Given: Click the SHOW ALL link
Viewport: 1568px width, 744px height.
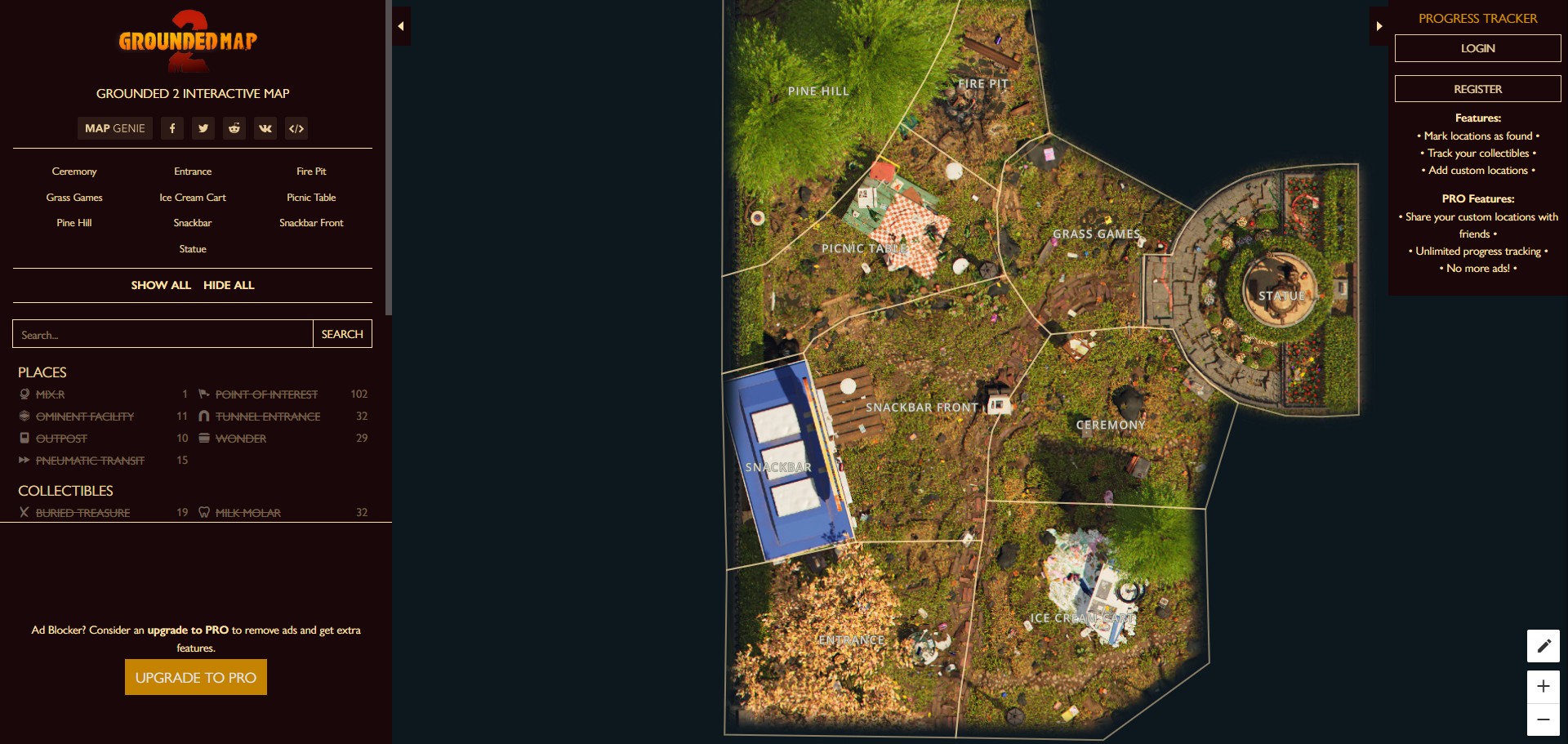Looking at the screenshot, I should point(161,285).
